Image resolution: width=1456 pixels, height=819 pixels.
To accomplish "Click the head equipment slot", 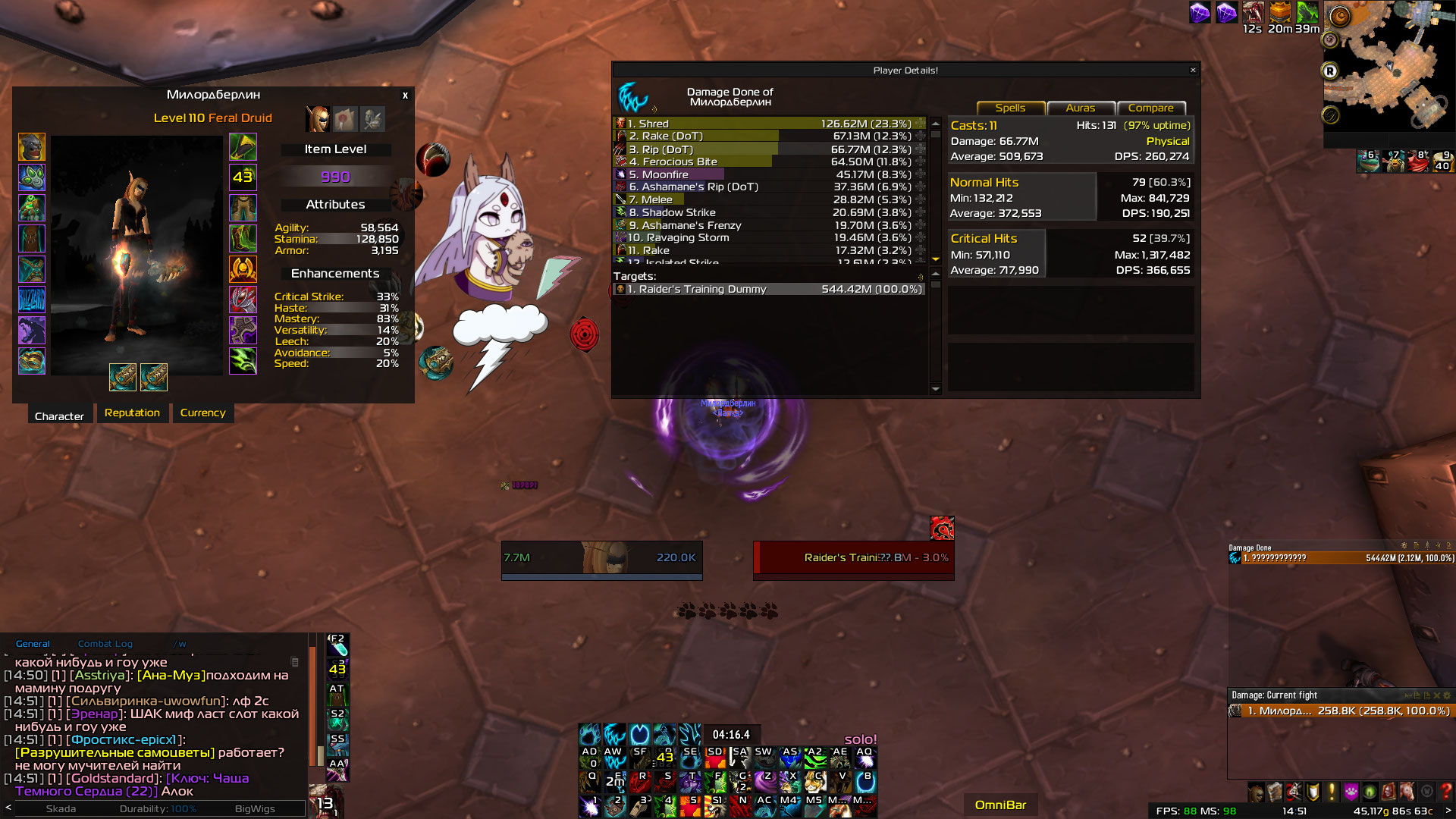I will 32,147.
